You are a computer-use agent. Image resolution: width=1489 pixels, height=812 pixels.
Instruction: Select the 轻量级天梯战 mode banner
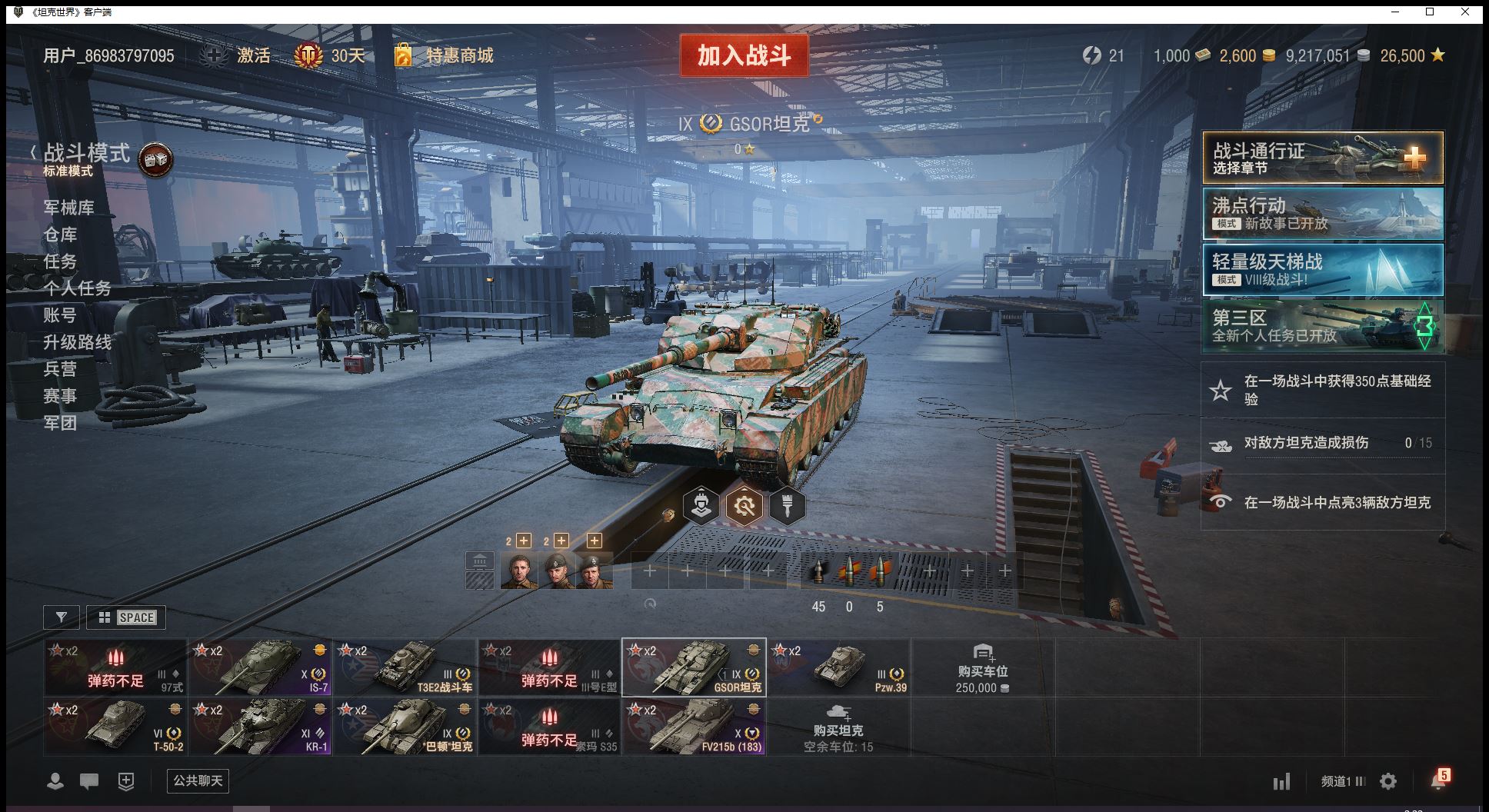click(x=1323, y=269)
